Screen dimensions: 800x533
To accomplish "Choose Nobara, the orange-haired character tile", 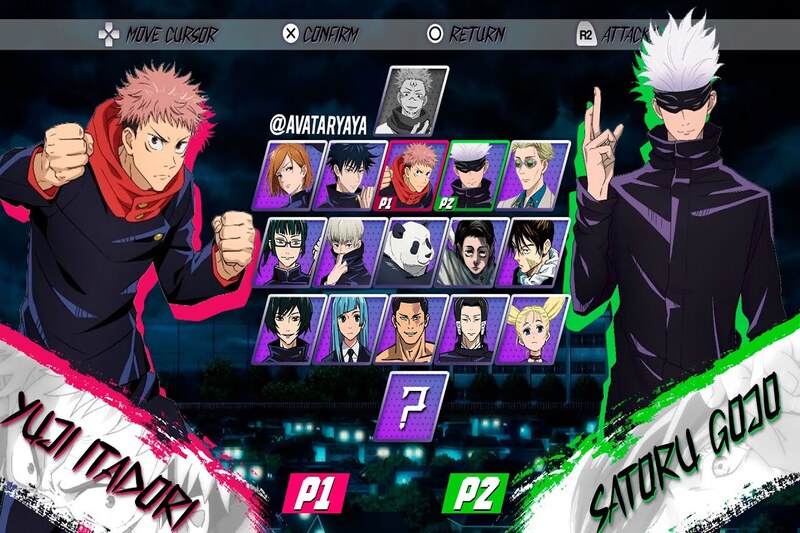I will [x=295, y=175].
